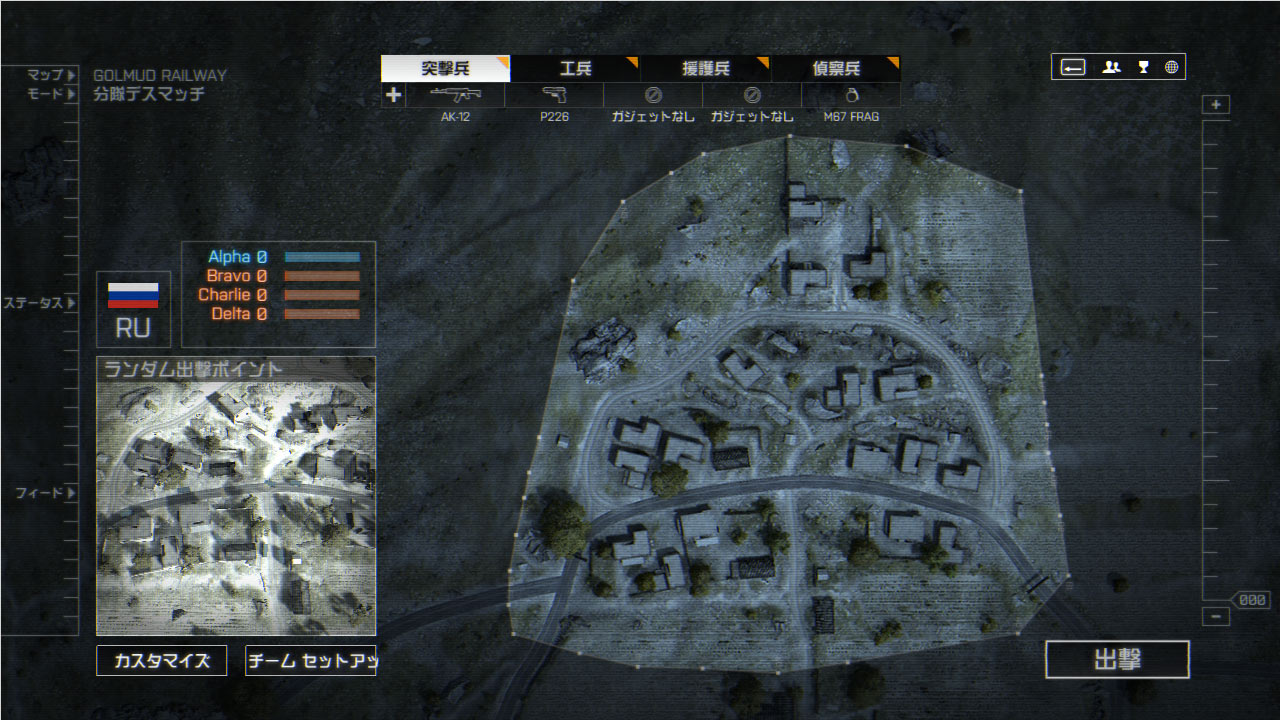Click the globe icon in the top bar

coord(1171,68)
